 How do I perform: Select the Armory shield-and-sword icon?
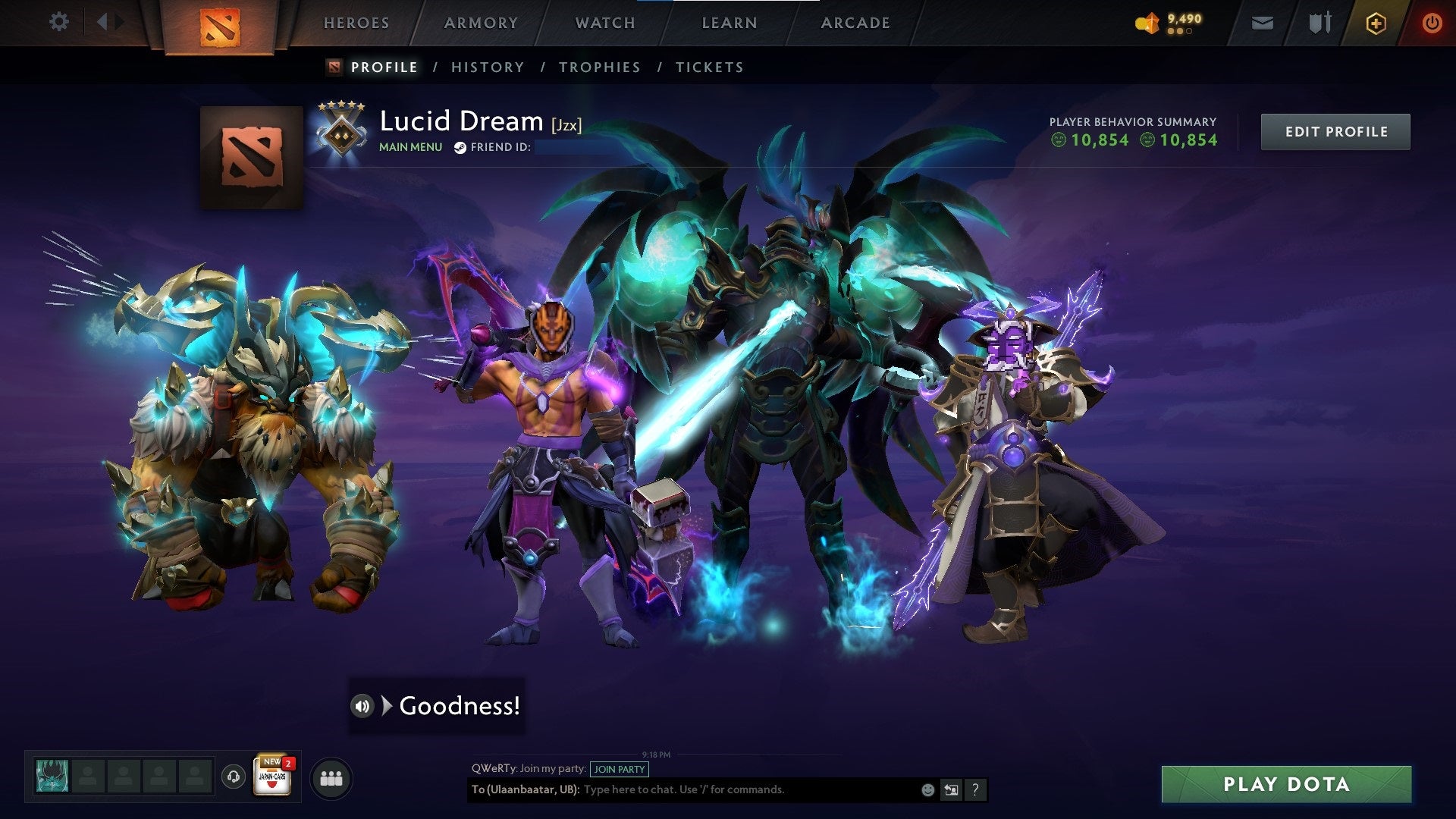tap(1319, 23)
